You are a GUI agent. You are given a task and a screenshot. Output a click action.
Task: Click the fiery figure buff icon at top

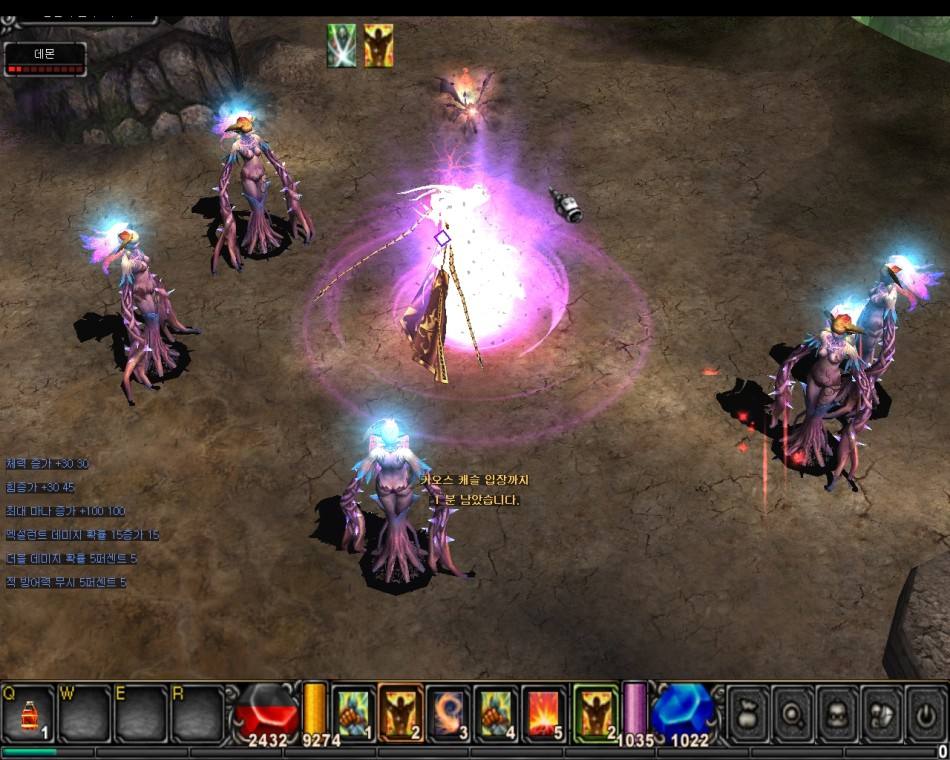coord(378,46)
